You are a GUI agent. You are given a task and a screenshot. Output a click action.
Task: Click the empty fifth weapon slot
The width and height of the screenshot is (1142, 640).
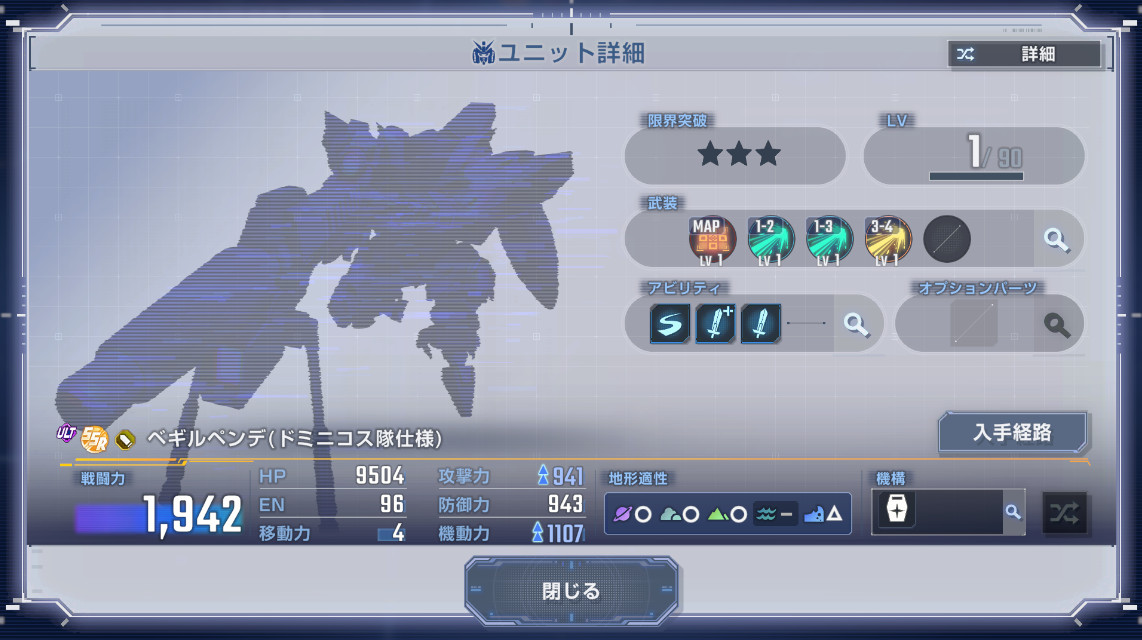[946, 240]
